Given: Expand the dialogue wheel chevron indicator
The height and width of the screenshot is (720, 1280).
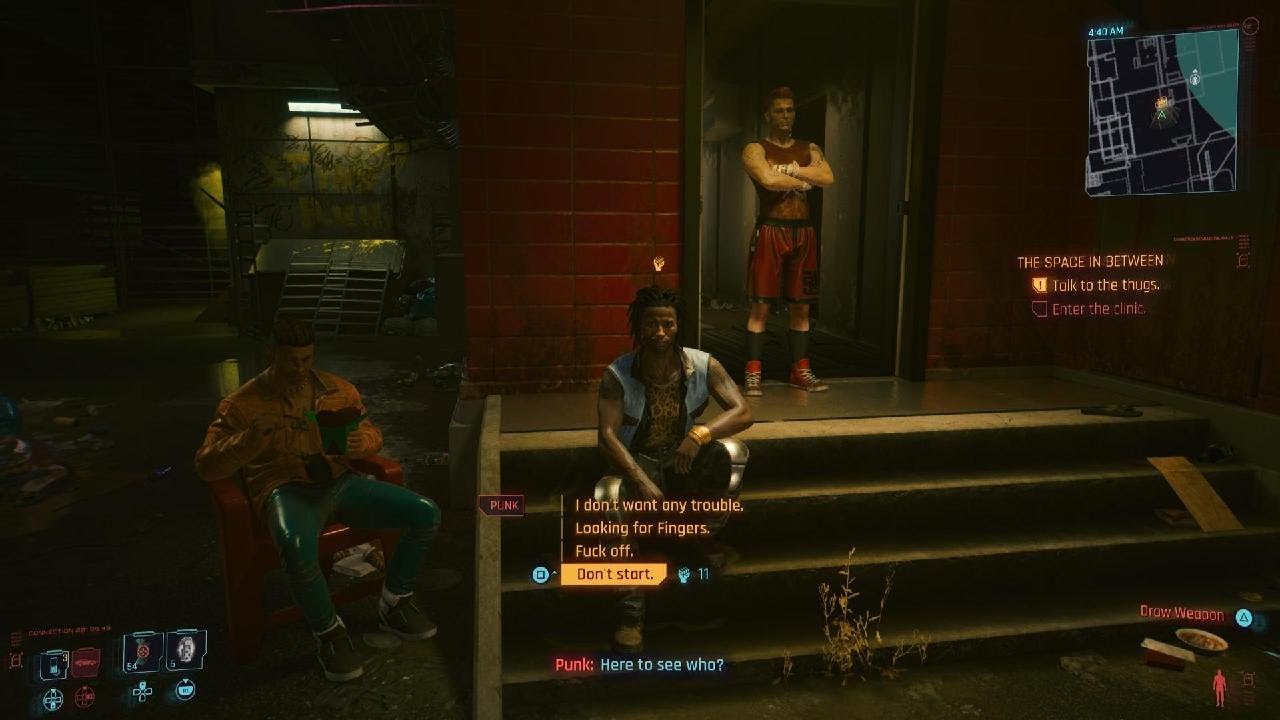Looking at the screenshot, I should (554, 573).
